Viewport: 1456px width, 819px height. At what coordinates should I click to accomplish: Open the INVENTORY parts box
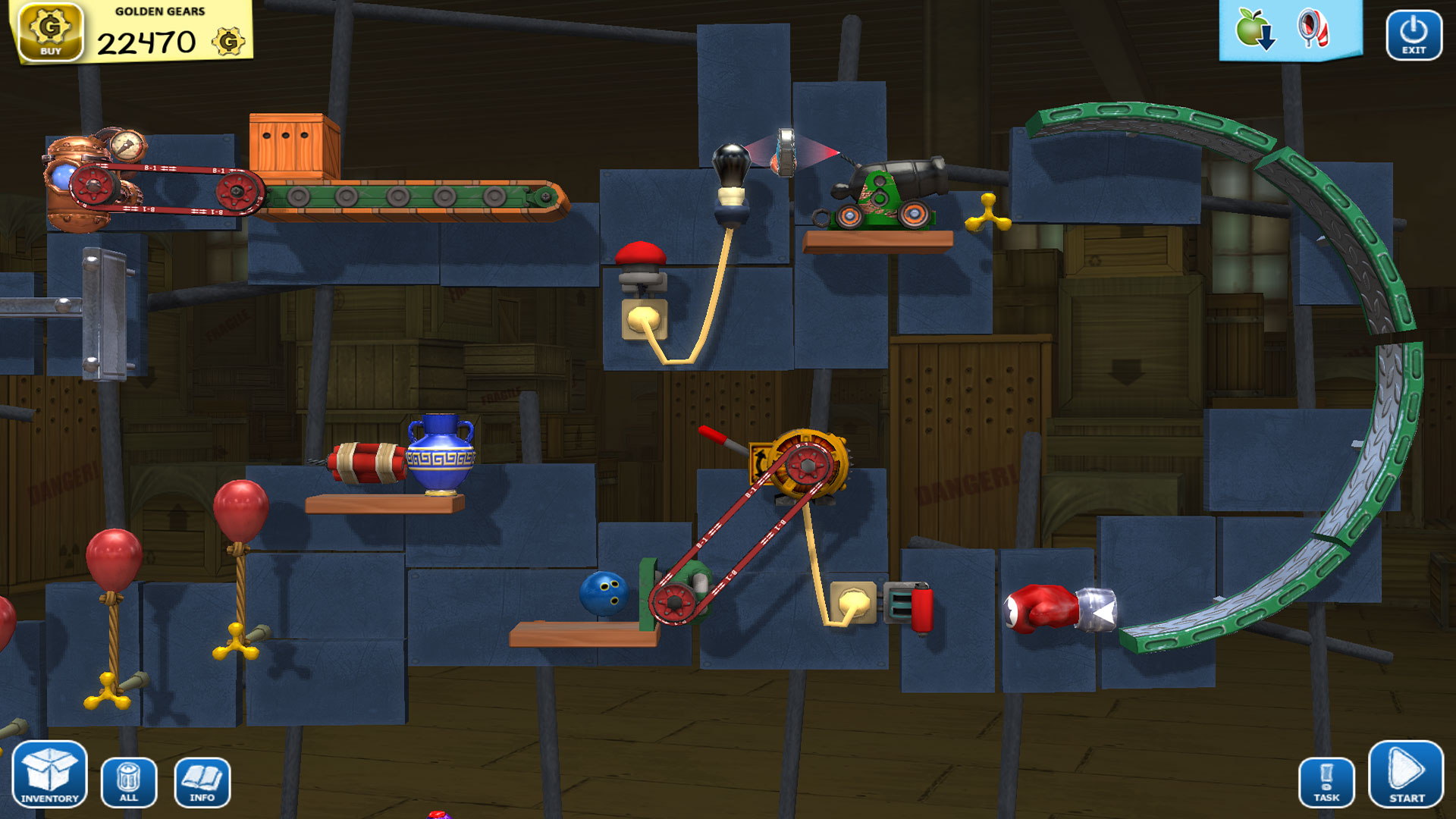click(50, 775)
